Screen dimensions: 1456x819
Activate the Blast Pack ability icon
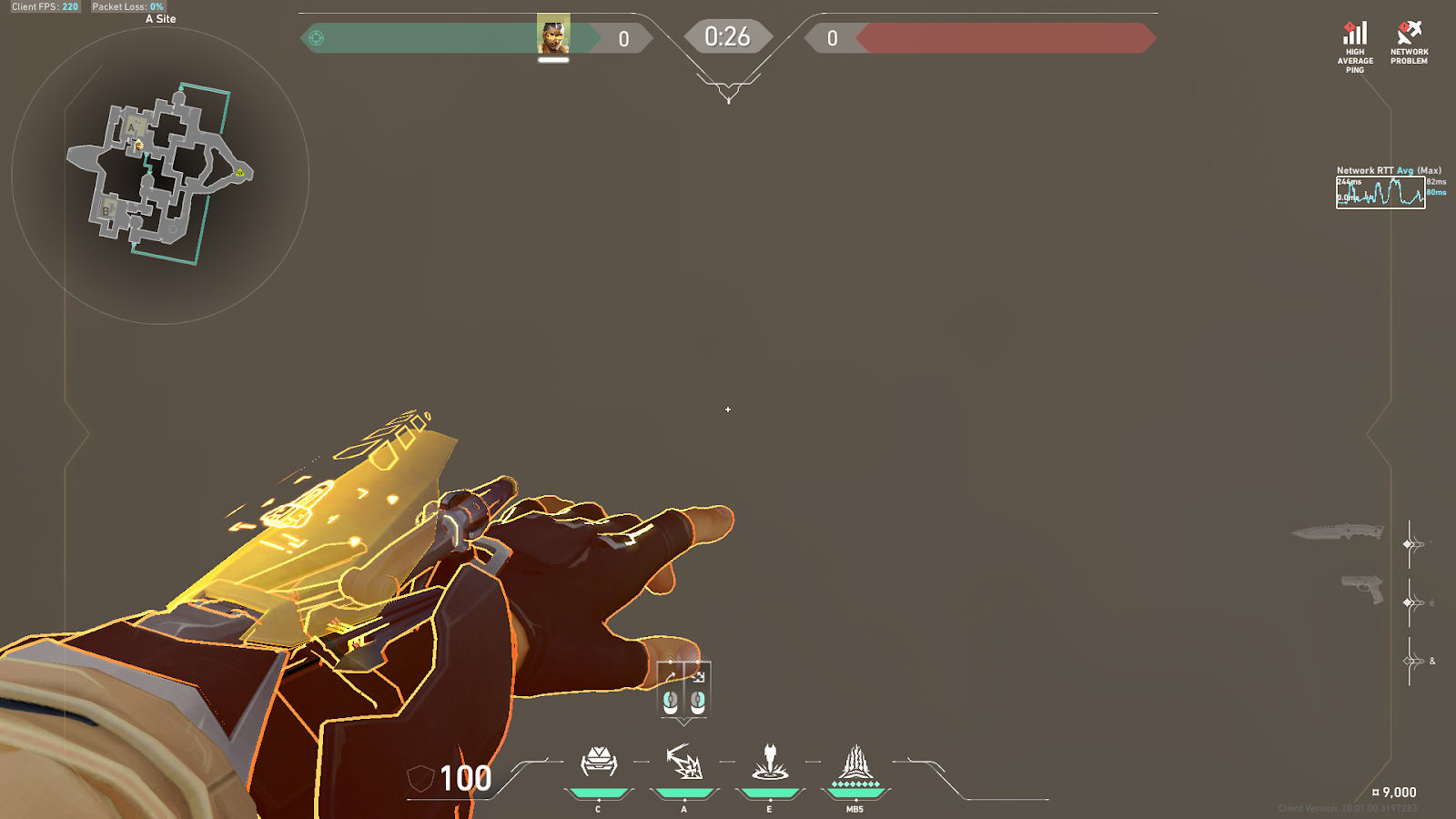683,763
